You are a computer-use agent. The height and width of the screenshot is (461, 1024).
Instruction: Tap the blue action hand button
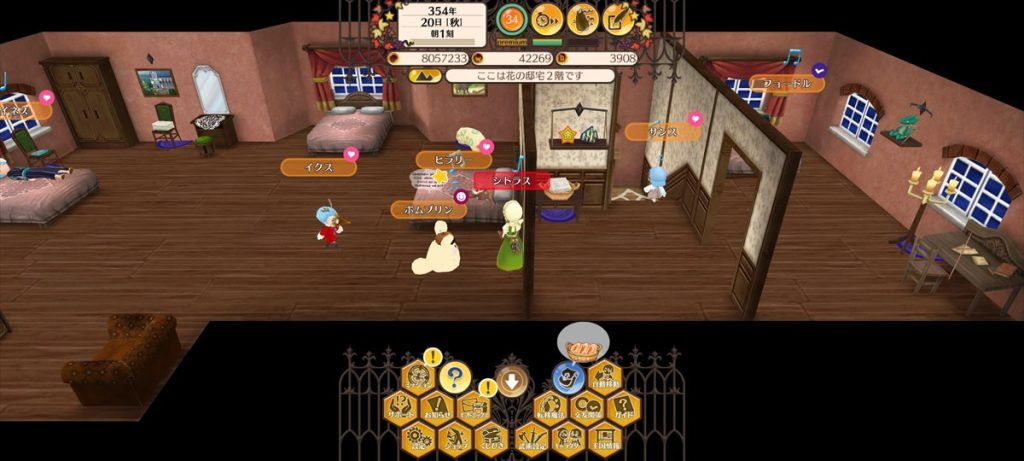click(568, 377)
